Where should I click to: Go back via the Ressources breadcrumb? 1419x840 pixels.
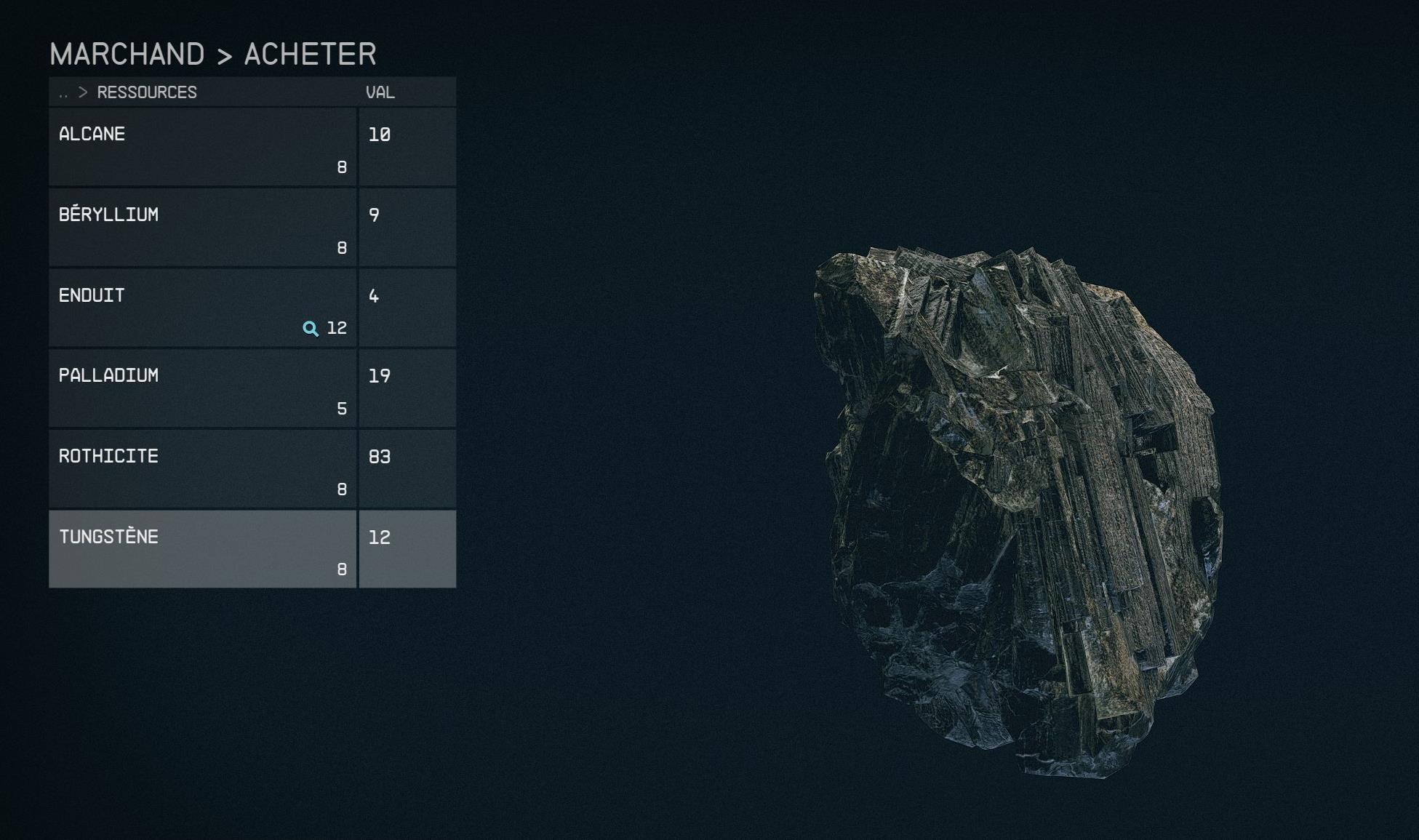click(146, 92)
